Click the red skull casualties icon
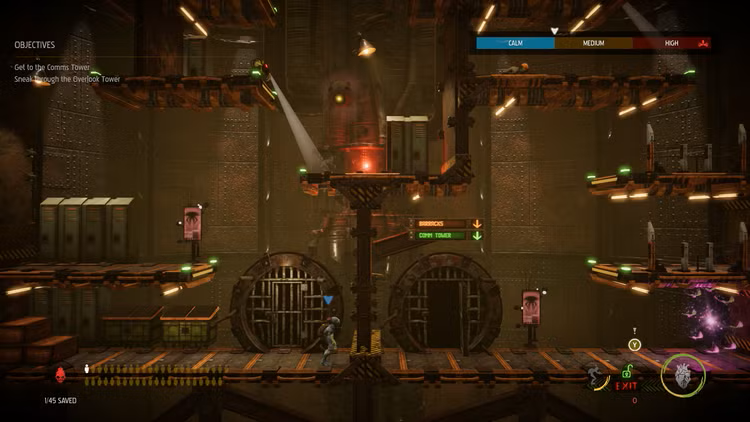The image size is (750, 422). tap(60, 374)
